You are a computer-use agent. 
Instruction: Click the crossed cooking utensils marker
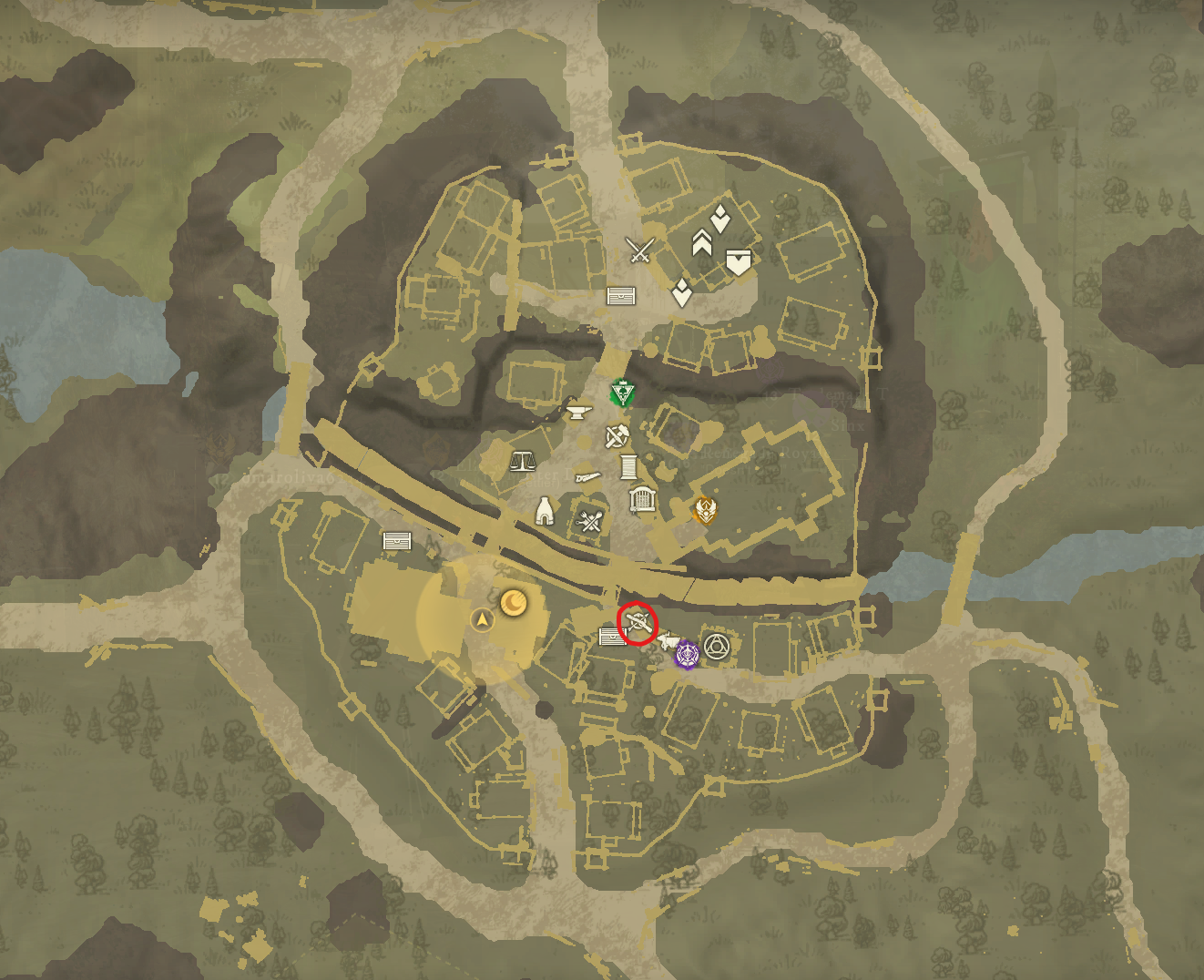(x=590, y=521)
